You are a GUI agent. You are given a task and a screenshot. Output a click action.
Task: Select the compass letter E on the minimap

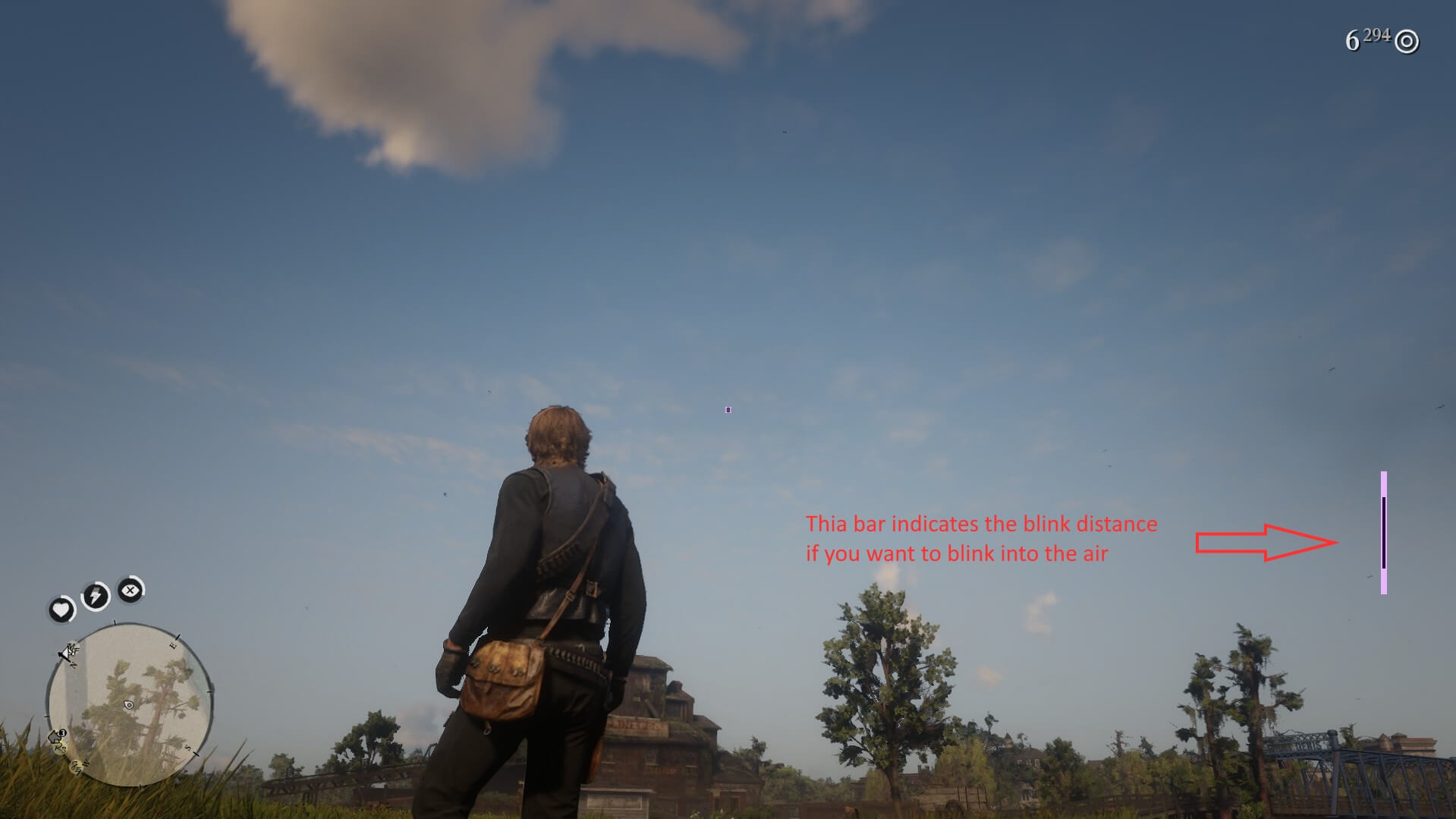(174, 645)
